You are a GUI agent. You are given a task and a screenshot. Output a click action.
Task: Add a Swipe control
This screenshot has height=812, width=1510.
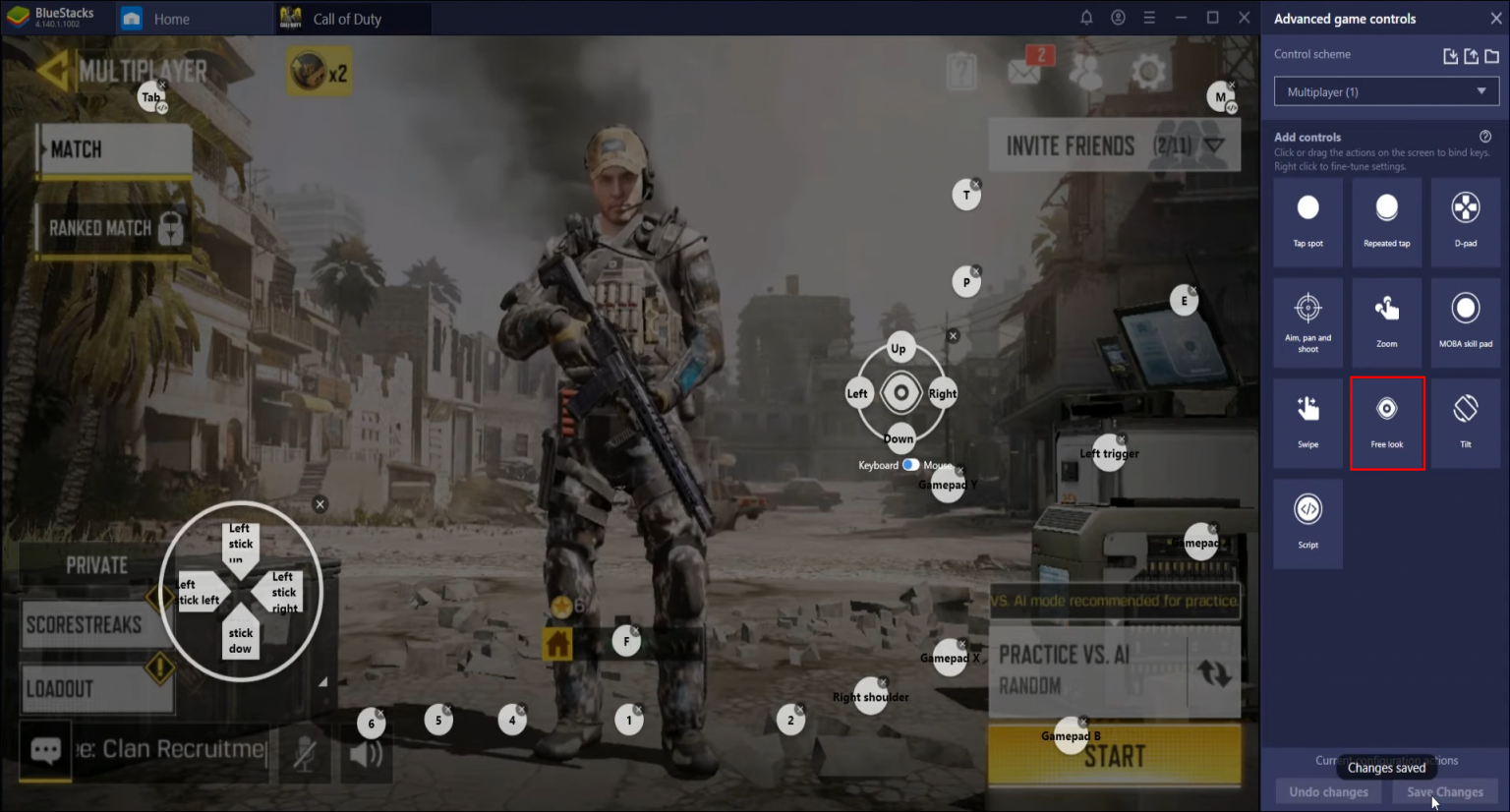pos(1307,423)
